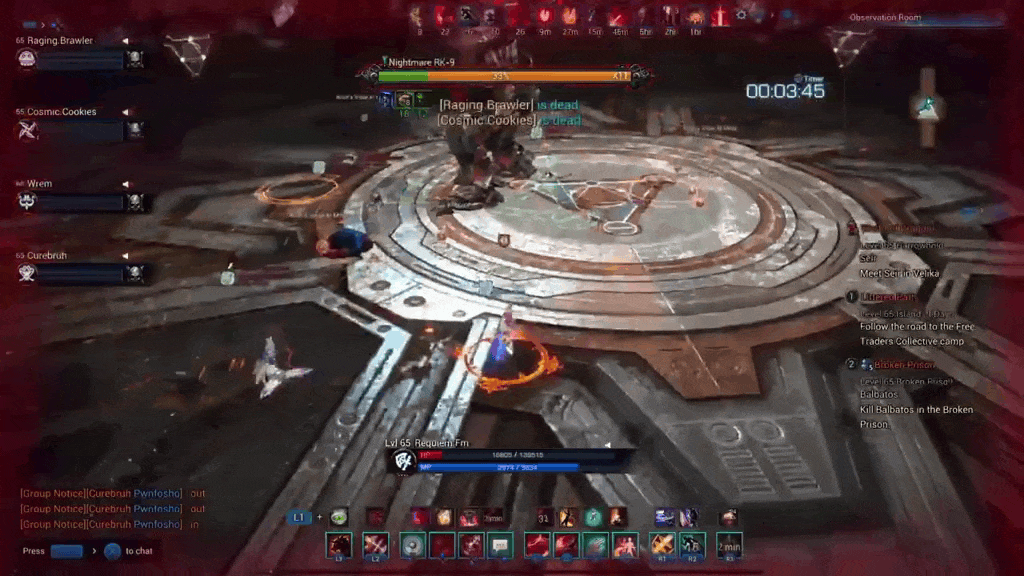1024x576 pixels.
Task: Use the round shield hotbar skill
Action: point(412,545)
